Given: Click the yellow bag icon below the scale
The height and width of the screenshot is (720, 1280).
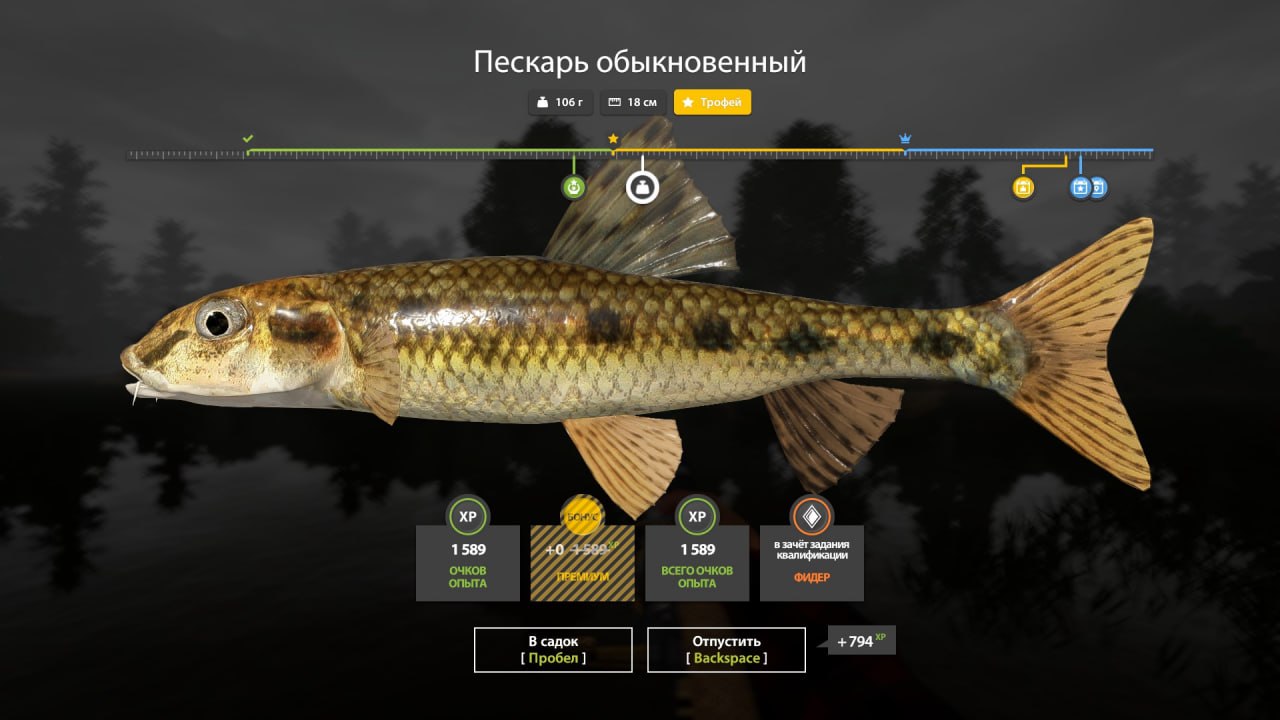Looking at the screenshot, I should 1022,187.
